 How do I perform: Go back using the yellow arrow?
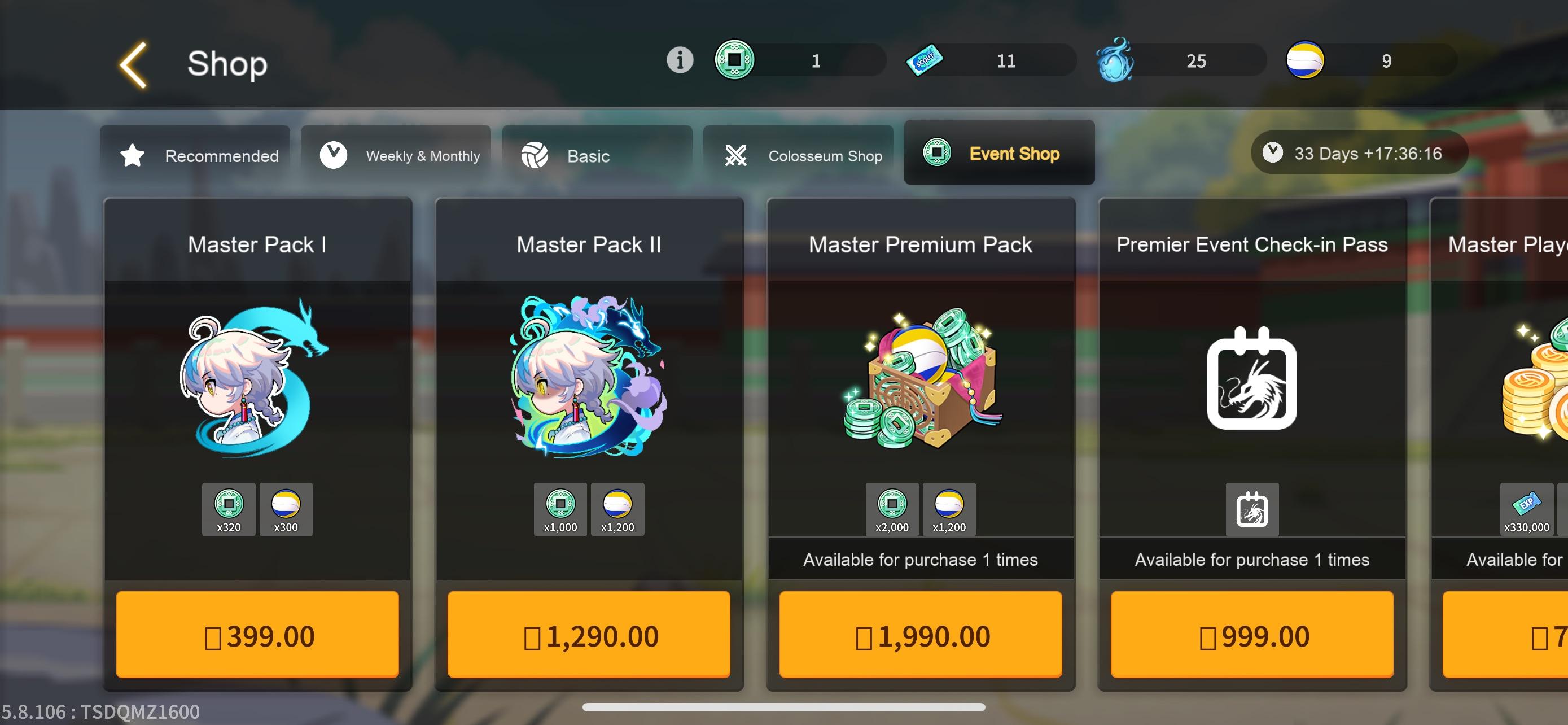(x=133, y=64)
